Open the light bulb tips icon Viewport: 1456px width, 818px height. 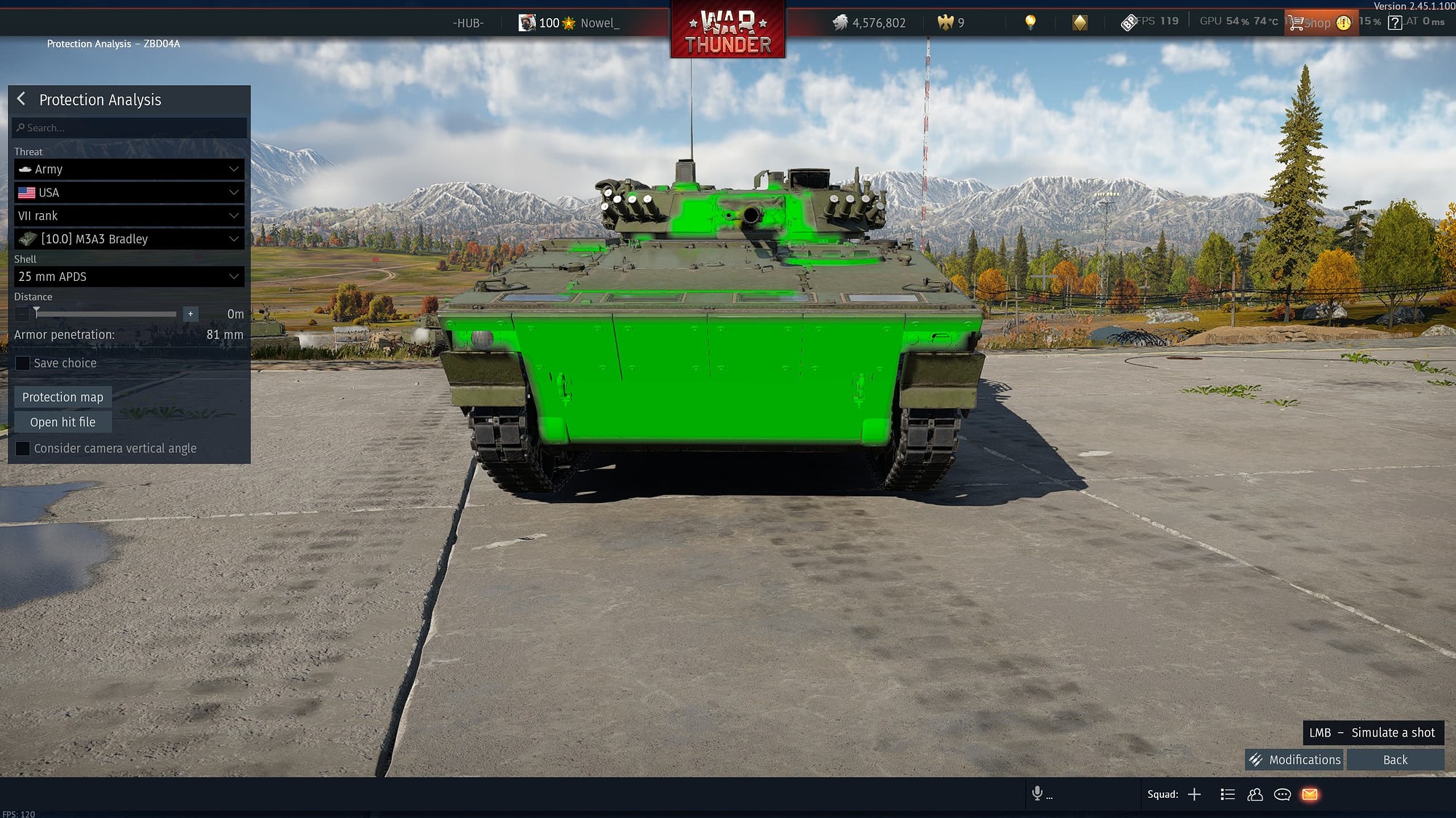coord(1029,22)
